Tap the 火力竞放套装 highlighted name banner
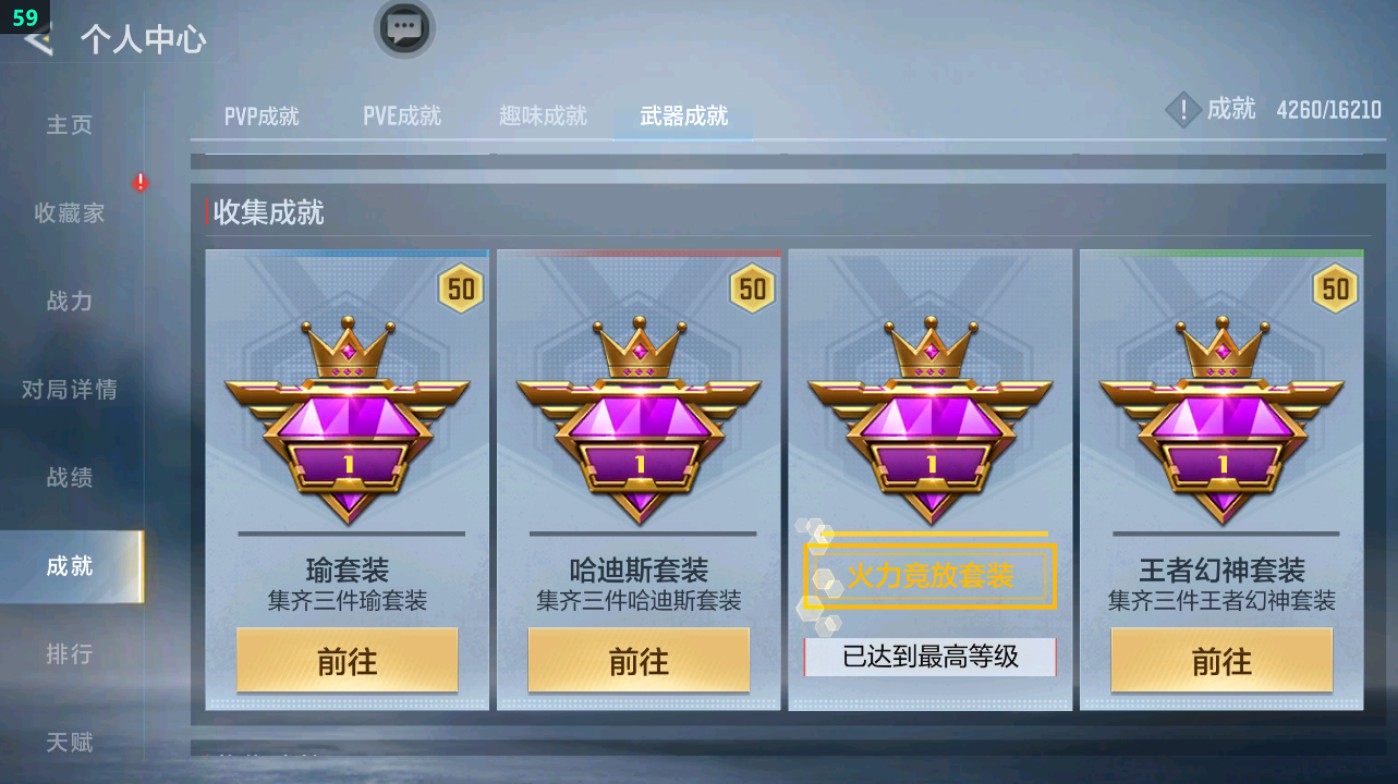This screenshot has width=1398, height=784. pos(931,576)
